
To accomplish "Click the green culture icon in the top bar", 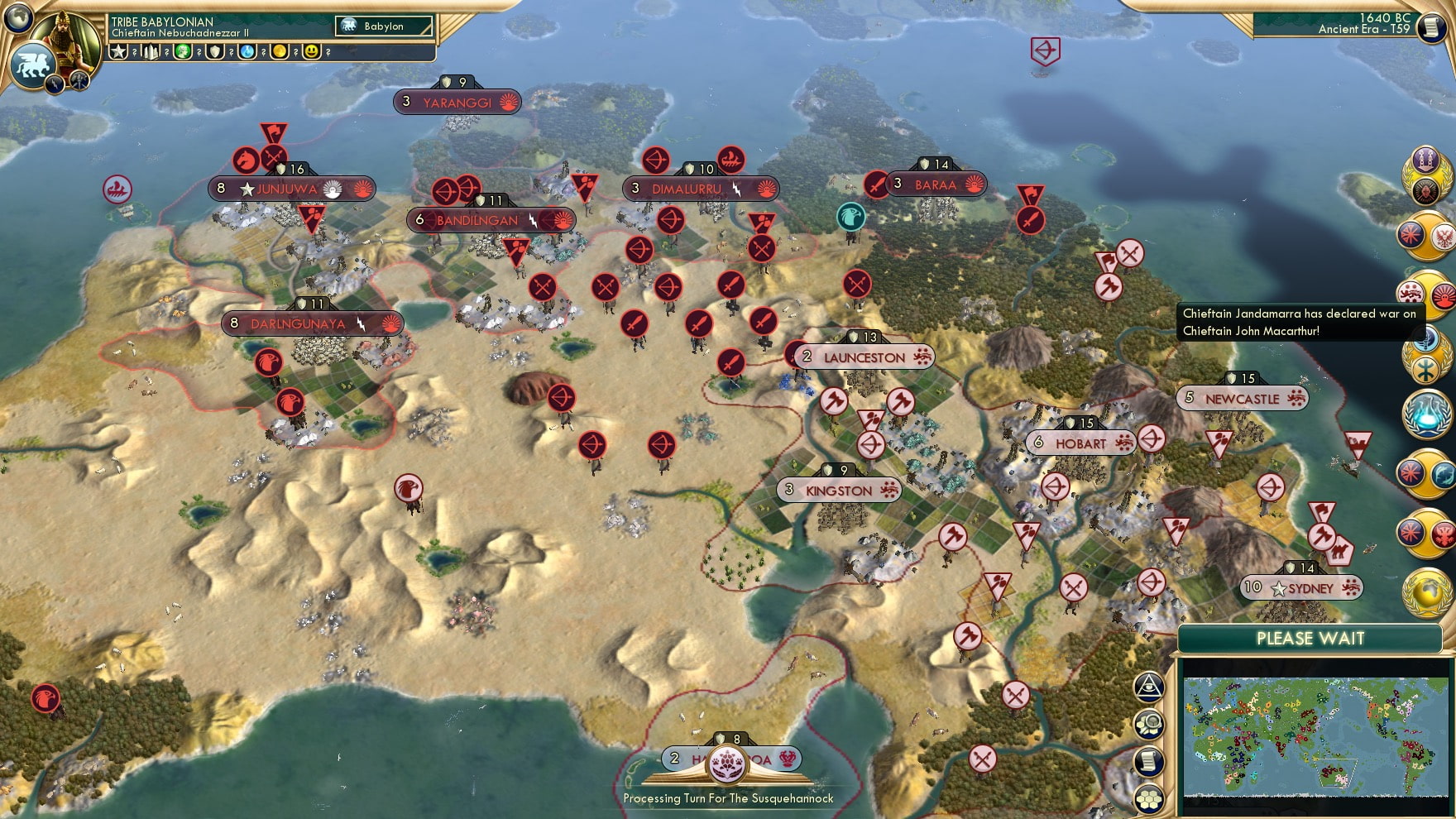I will click(184, 51).
